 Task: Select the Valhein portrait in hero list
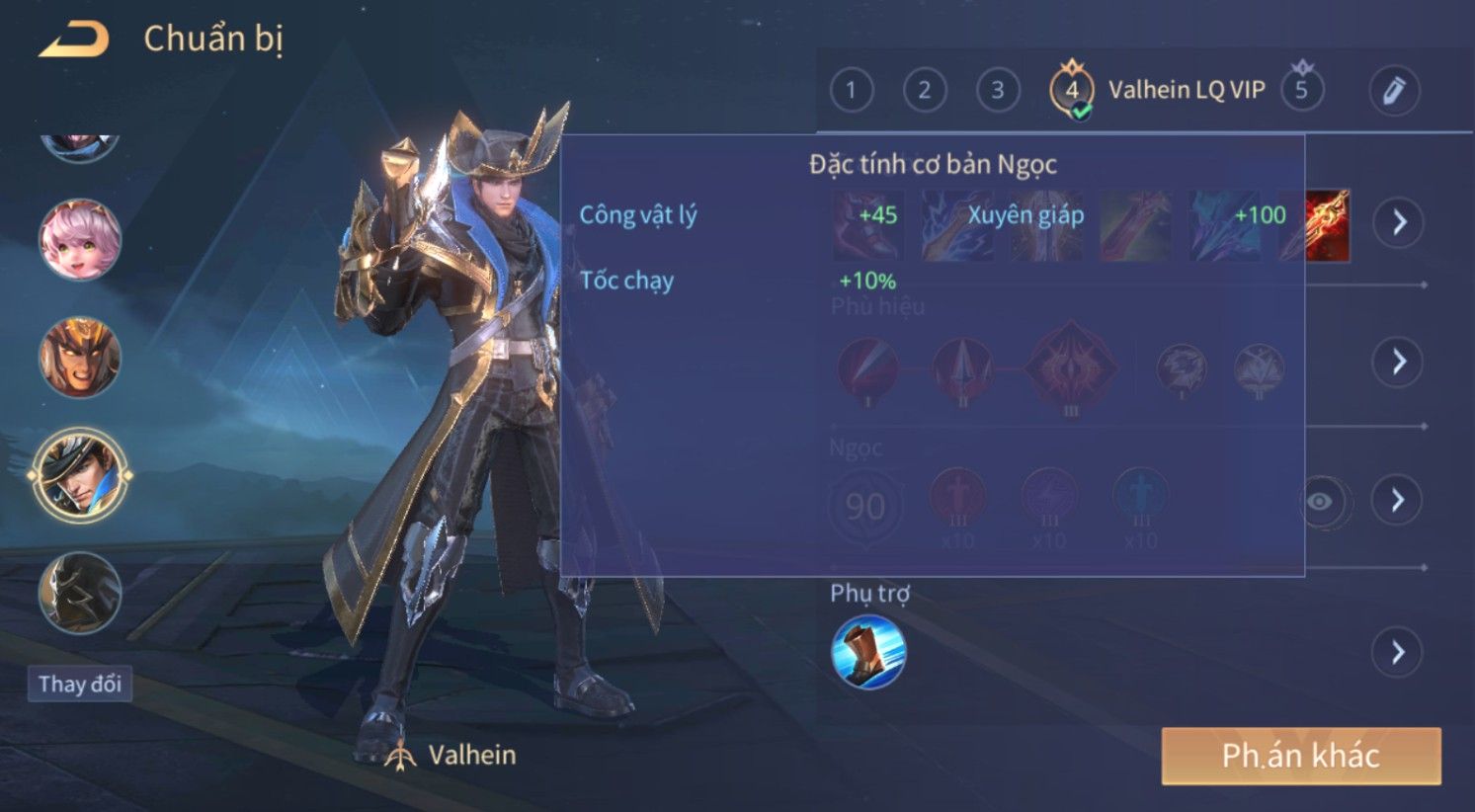79,475
